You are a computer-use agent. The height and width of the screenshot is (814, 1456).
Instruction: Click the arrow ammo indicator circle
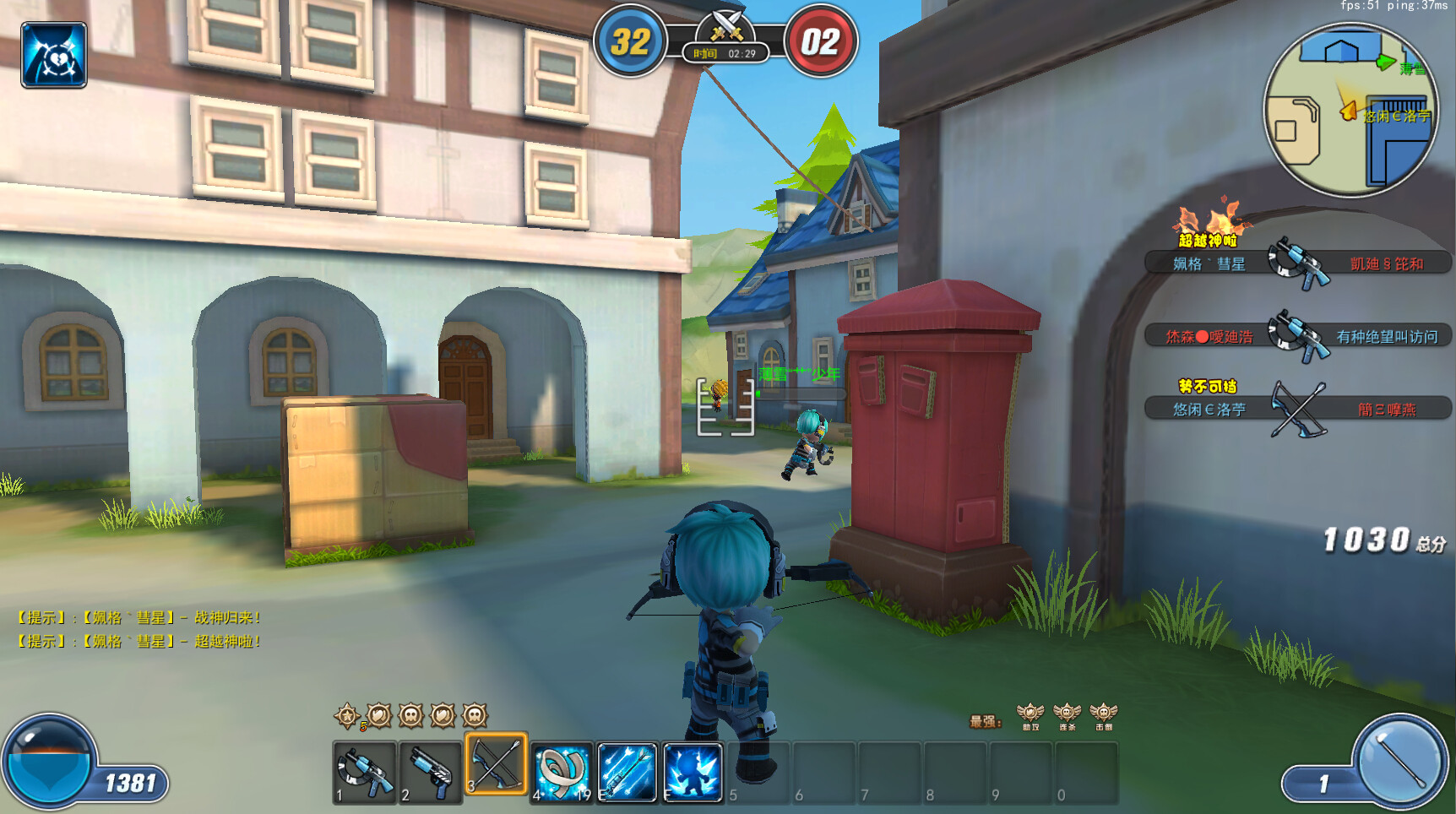[x=1399, y=760]
